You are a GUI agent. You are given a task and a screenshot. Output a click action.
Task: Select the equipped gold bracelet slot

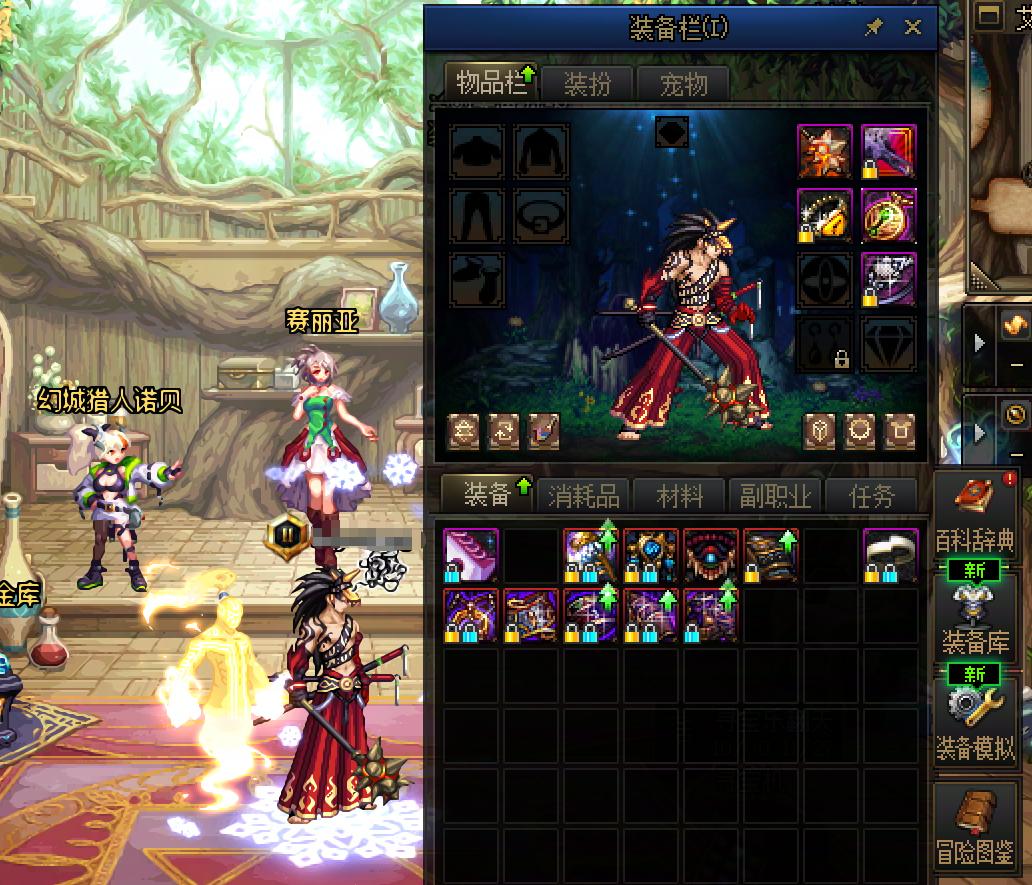[x=825, y=214]
